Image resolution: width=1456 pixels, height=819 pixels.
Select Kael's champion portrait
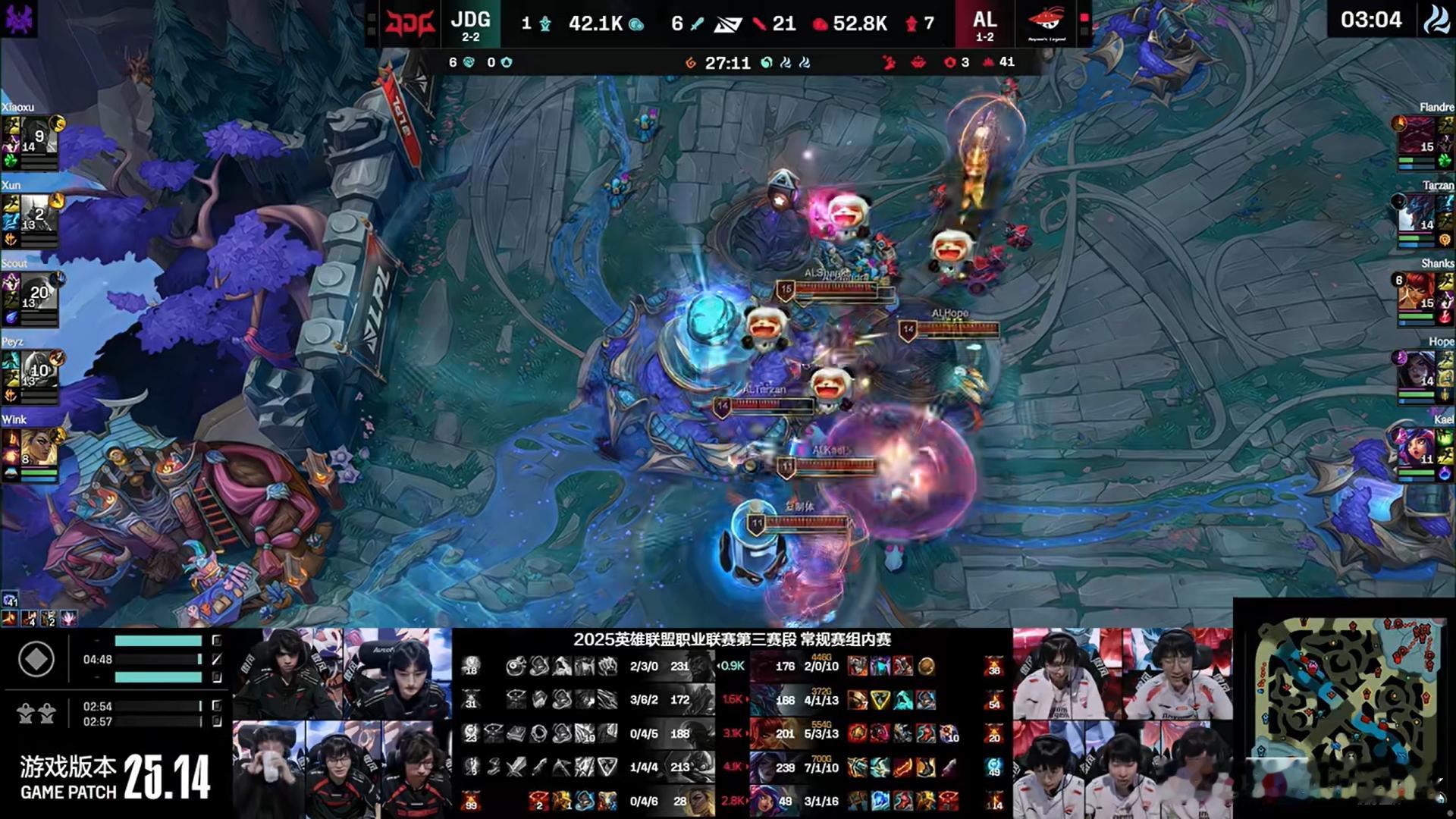1417,449
